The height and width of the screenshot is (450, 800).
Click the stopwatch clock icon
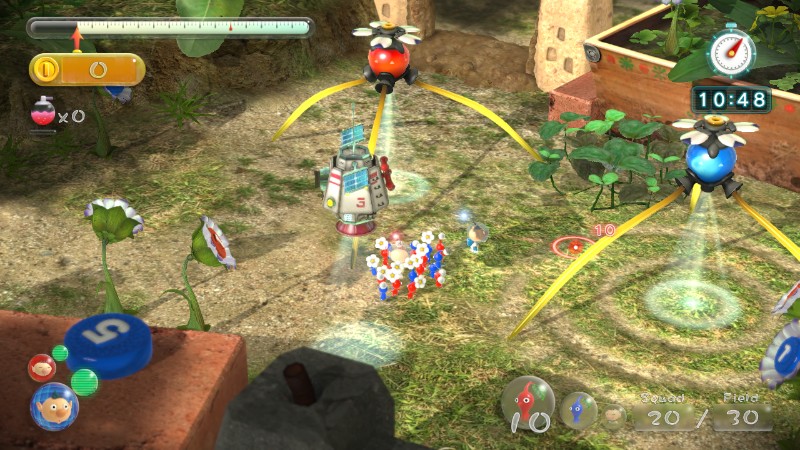tap(731, 50)
